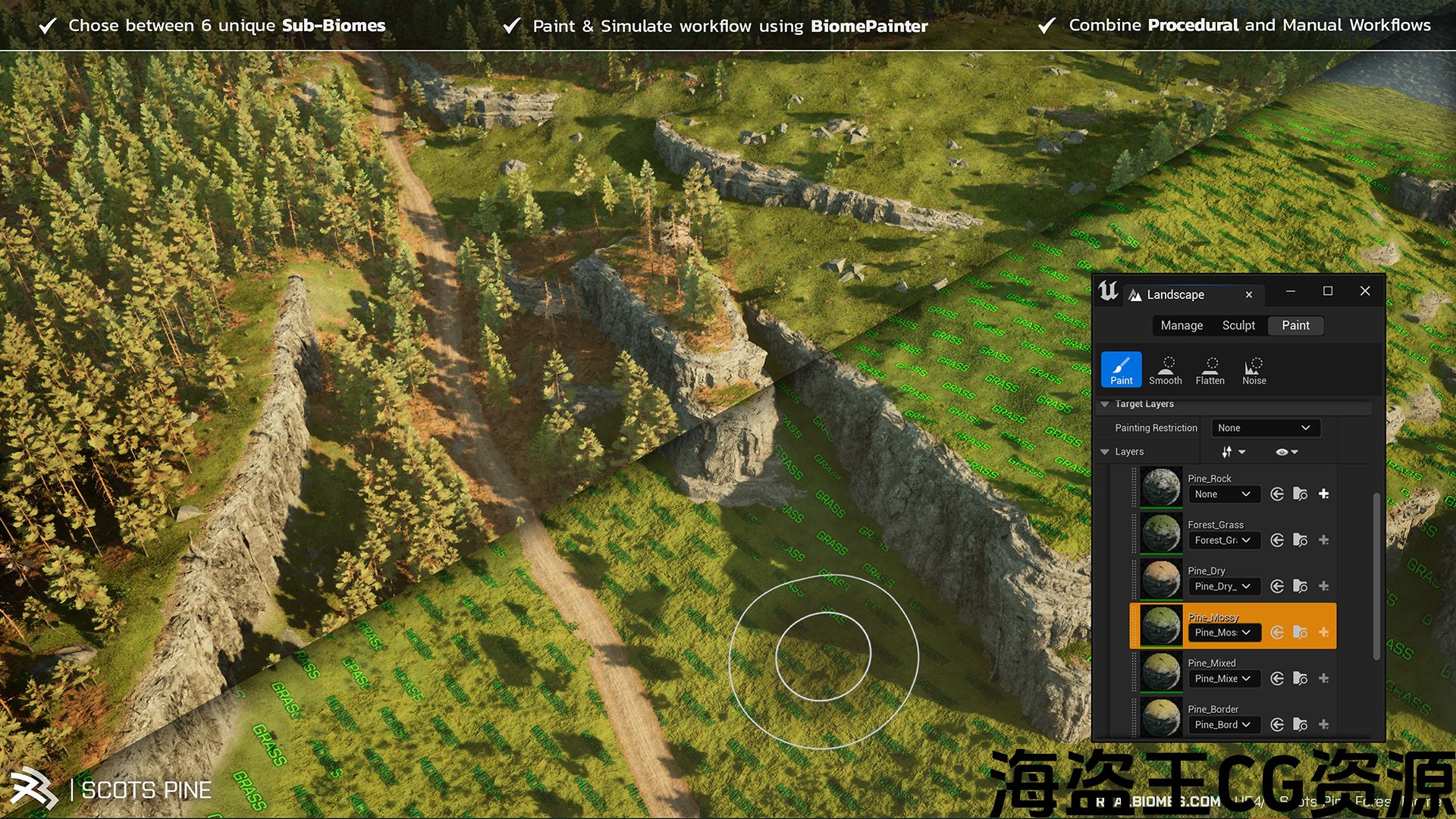Maximize the Landscape window
Image resolution: width=1456 pixels, height=819 pixels.
[1328, 291]
